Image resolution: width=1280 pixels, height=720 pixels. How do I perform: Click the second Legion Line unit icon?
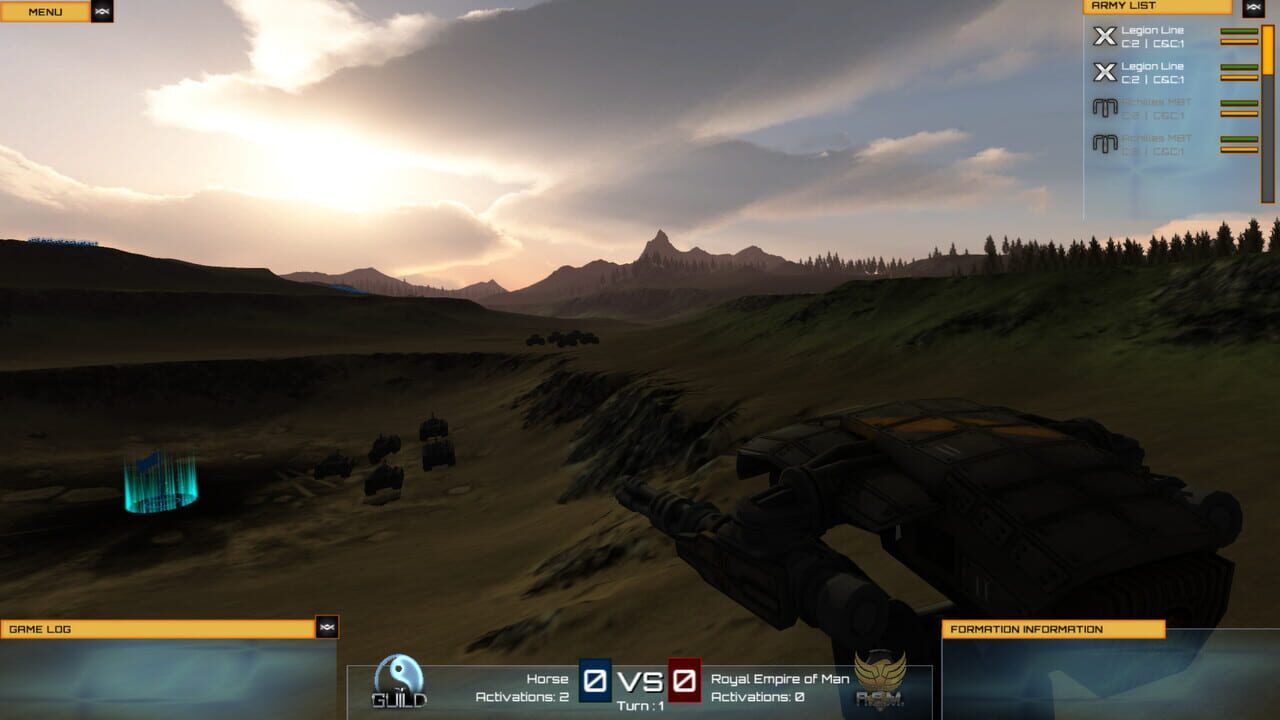coord(1105,71)
